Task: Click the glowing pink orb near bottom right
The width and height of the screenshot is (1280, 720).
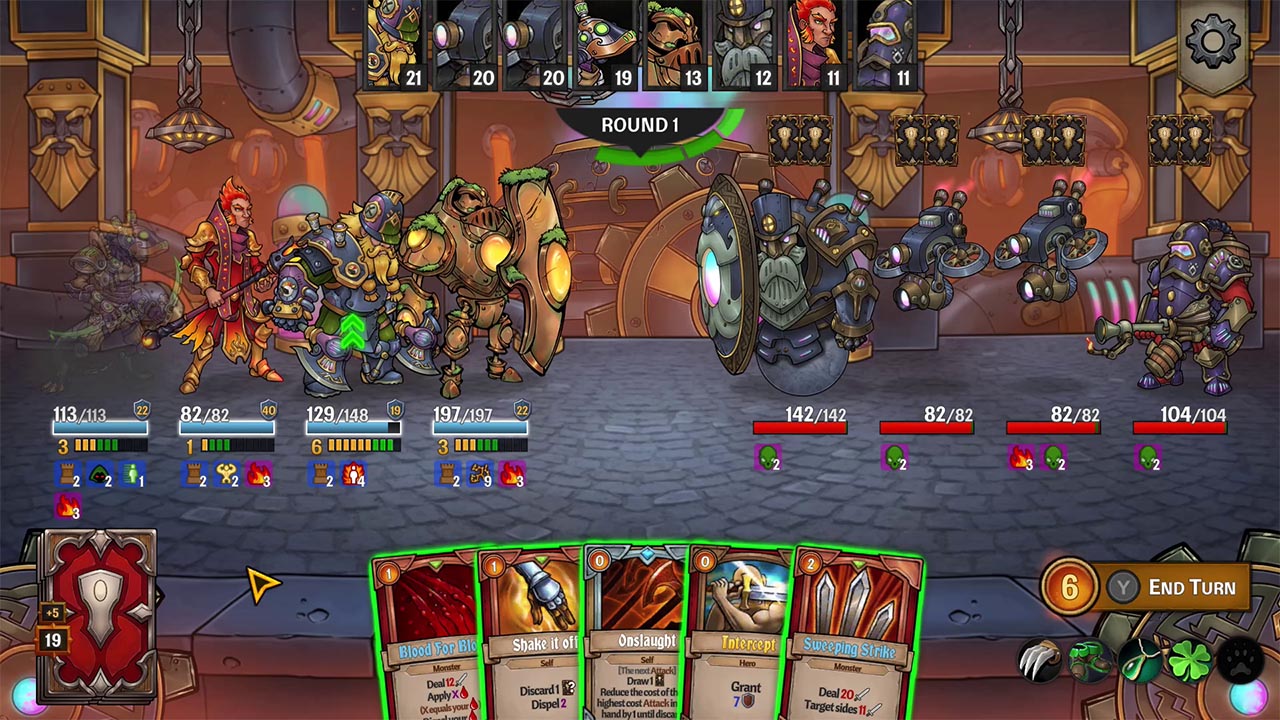Action: [1247, 698]
